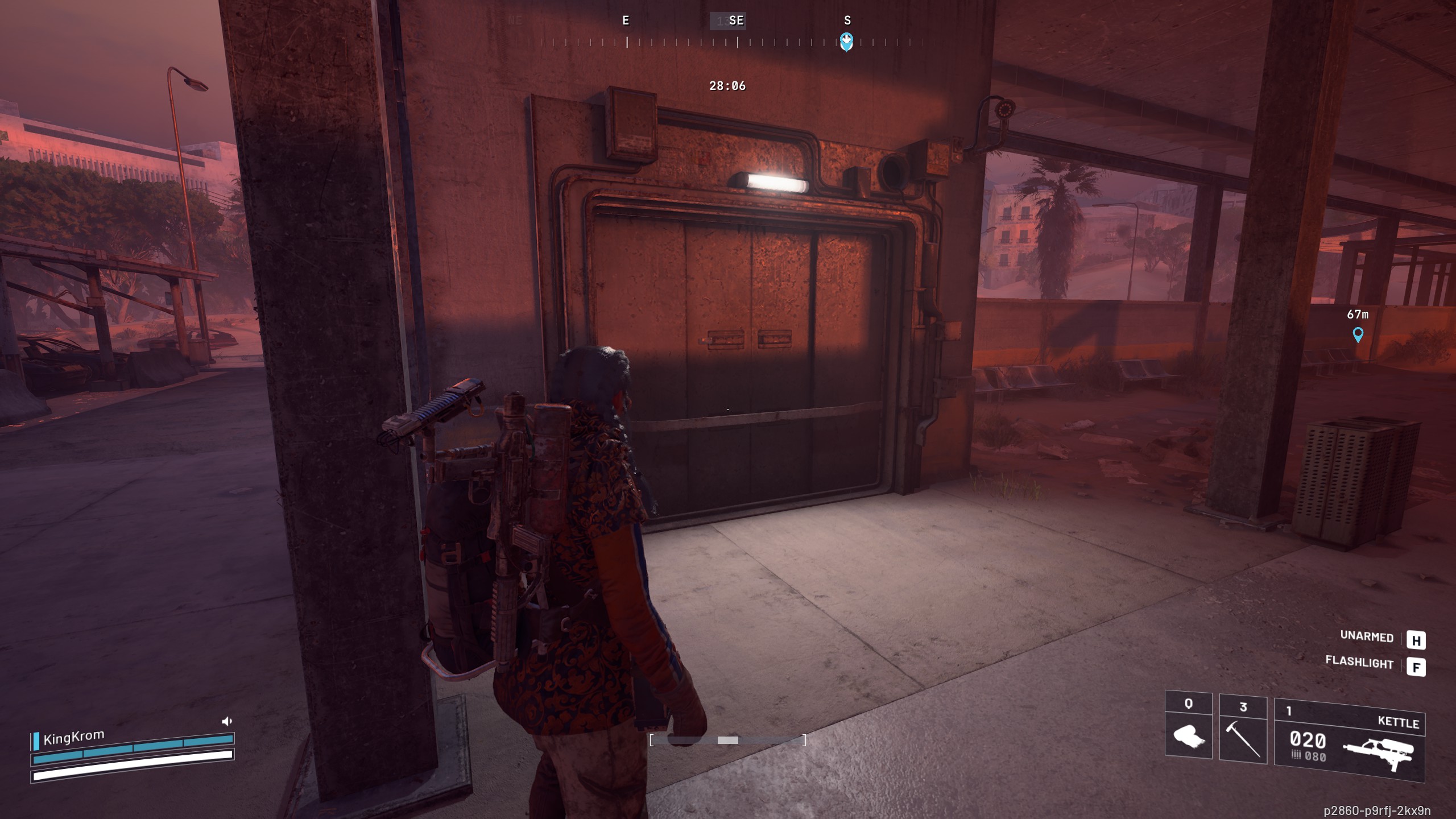Image resolution: width=1456 pixels, height=819 pixels.
Task: Click the waypoint marker on the compass
Action: coord(846,41)
